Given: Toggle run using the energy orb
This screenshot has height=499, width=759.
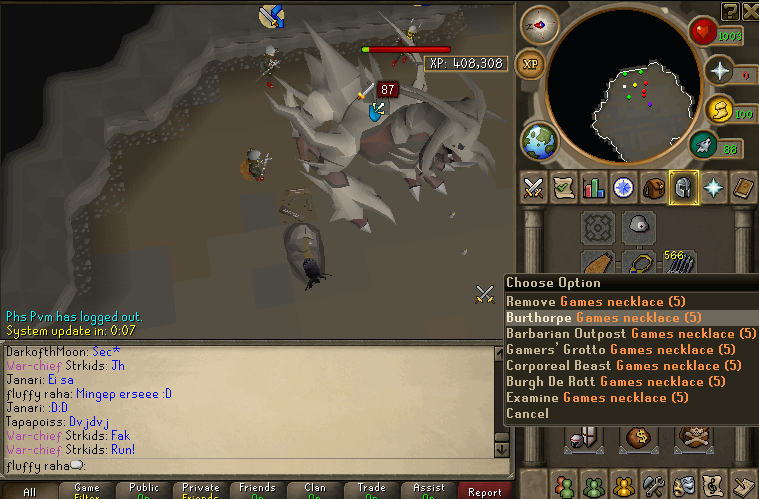Looking at the screenshot, I should [x=718, y=109].
